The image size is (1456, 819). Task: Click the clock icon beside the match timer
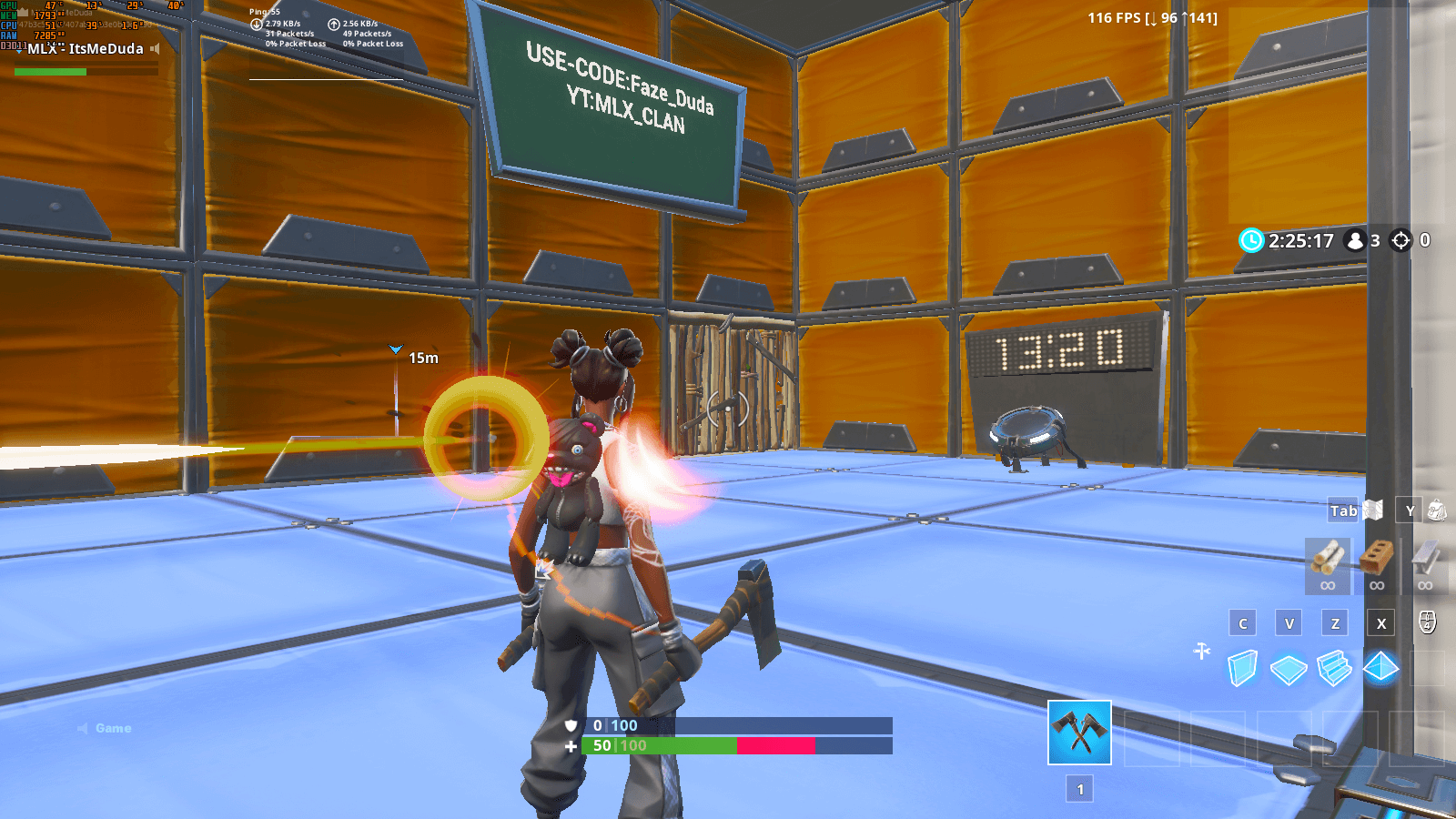(1252, 240)
